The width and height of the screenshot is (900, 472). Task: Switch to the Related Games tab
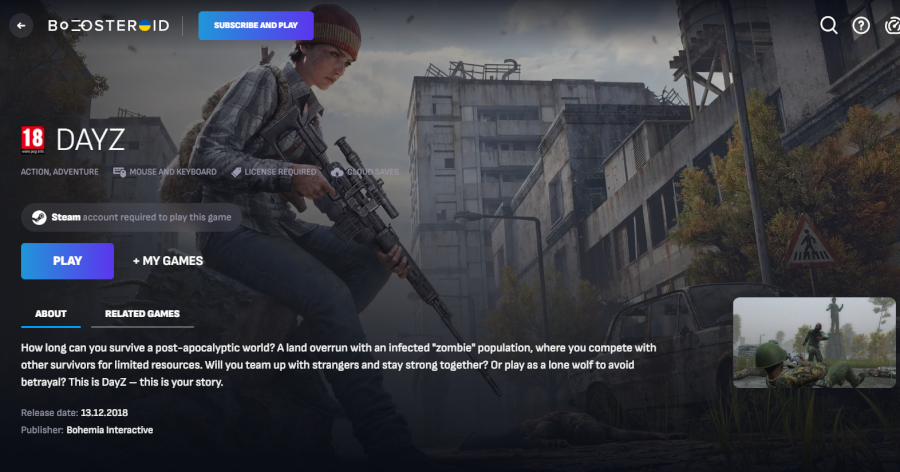(142, 314)
